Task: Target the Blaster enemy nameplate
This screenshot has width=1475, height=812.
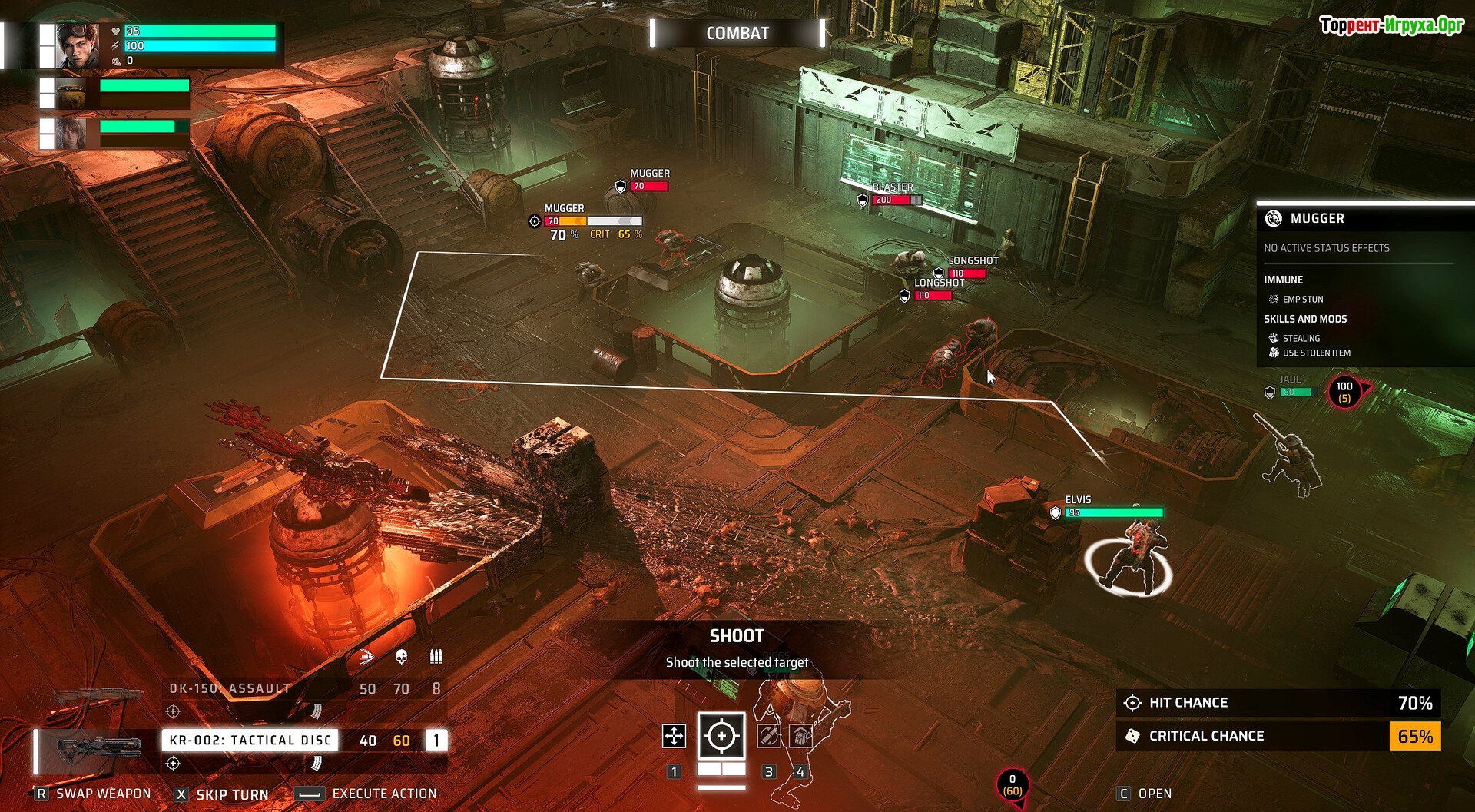Action: point(892,187)
